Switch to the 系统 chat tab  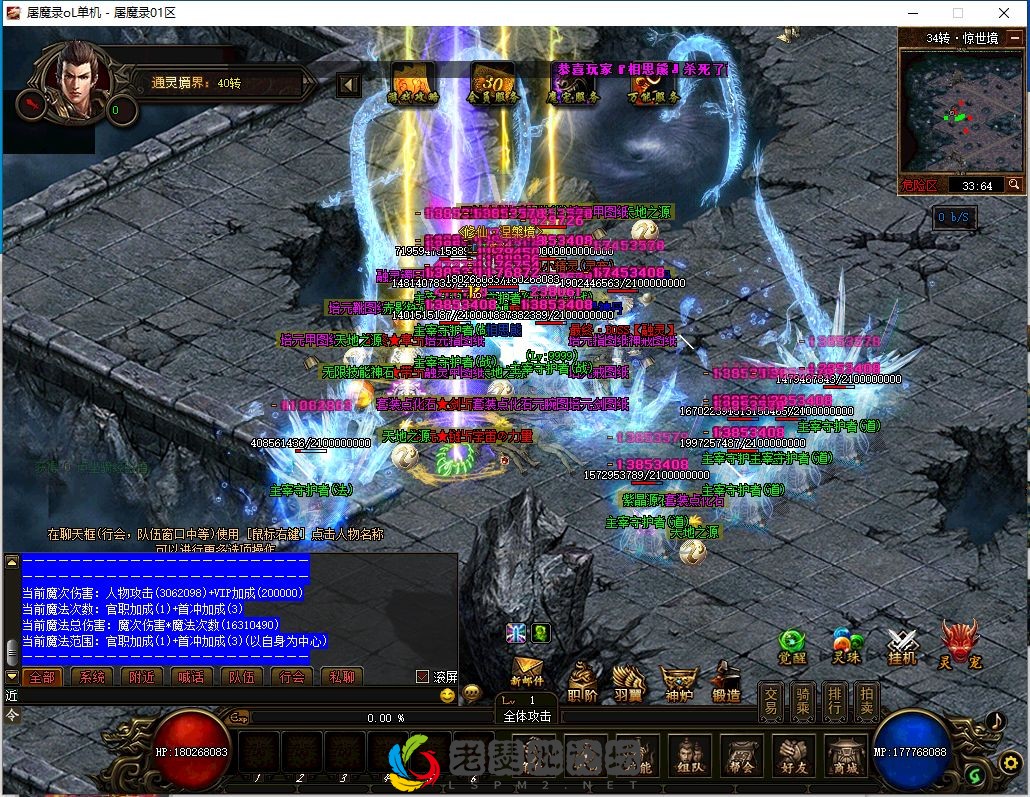click(x=92, y=677)
